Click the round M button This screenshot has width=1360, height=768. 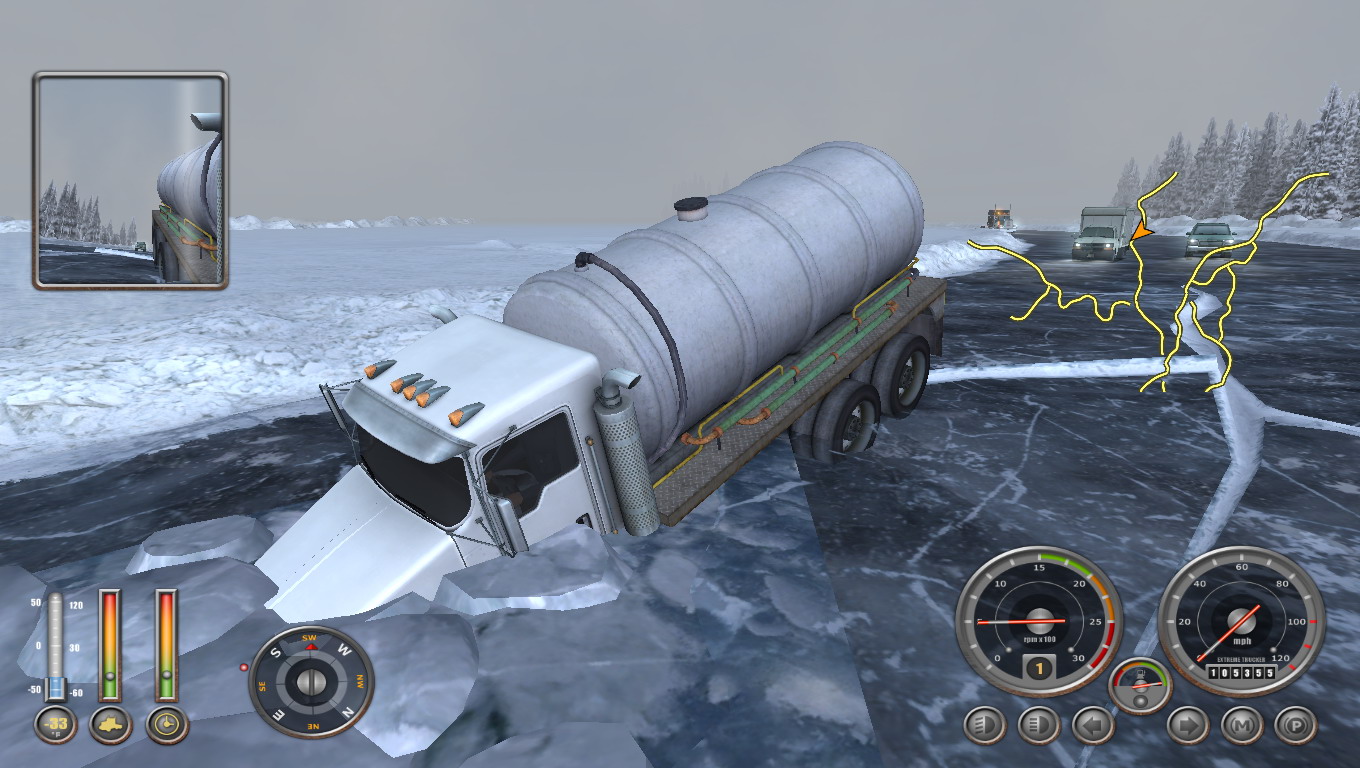tap(1242, 726)
